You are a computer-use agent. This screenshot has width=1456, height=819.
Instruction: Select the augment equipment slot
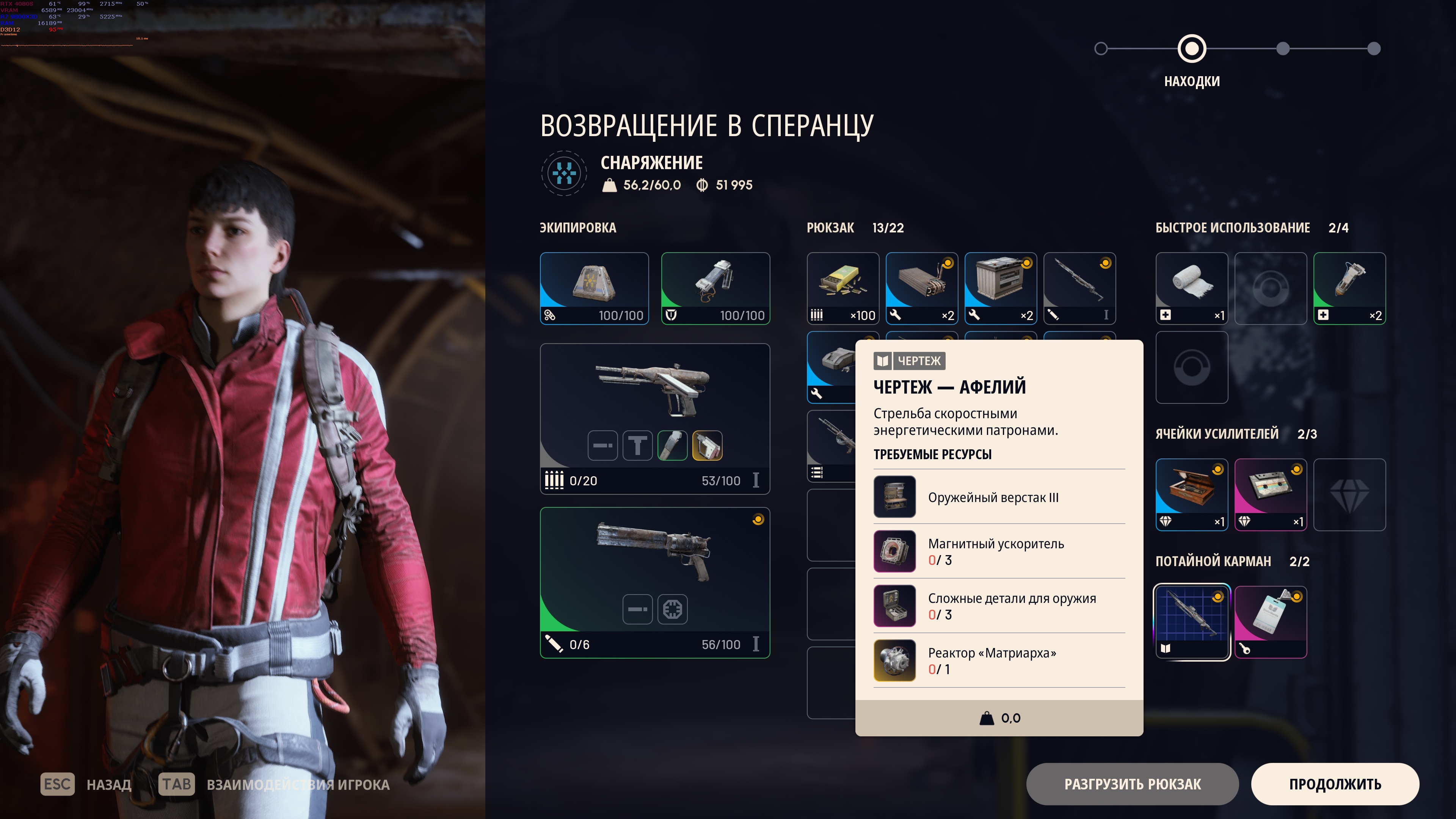tap(594, 288)
